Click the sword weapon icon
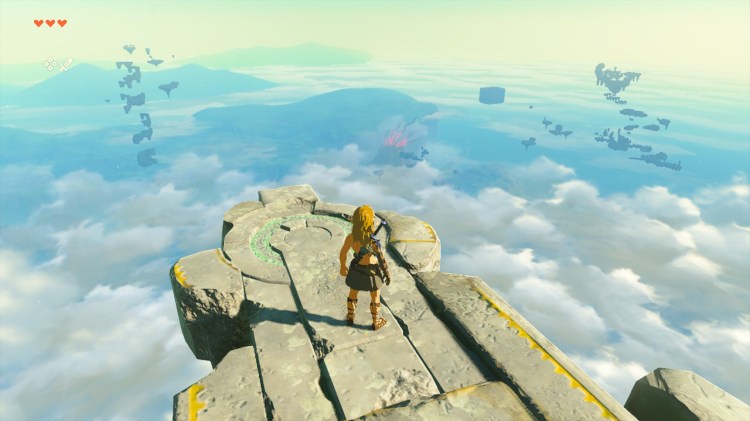Image resolution: width=750 pixels, height=421 pixels. (x=67, y=65)
